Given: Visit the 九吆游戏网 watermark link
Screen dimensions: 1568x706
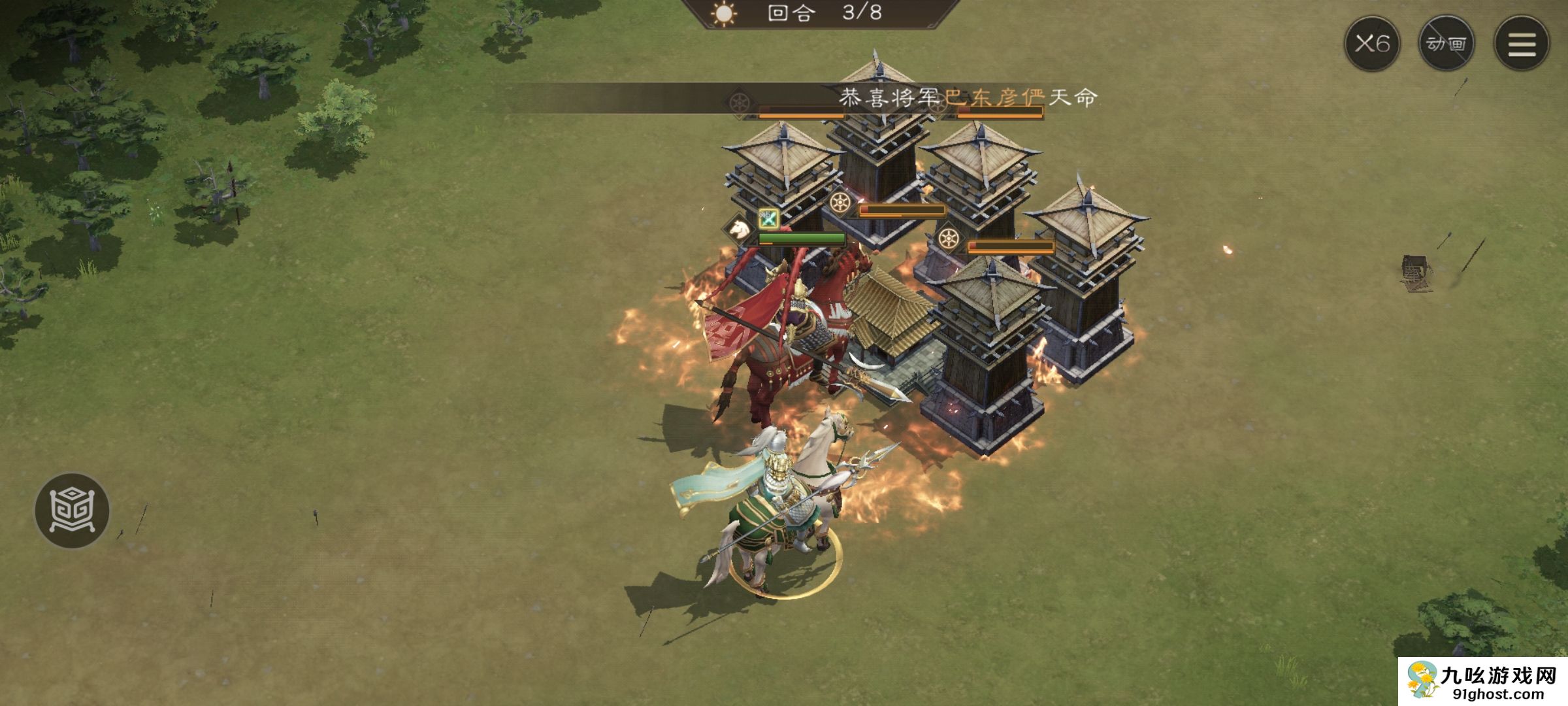Looking at the screenshot, I should pos(1483,682).
